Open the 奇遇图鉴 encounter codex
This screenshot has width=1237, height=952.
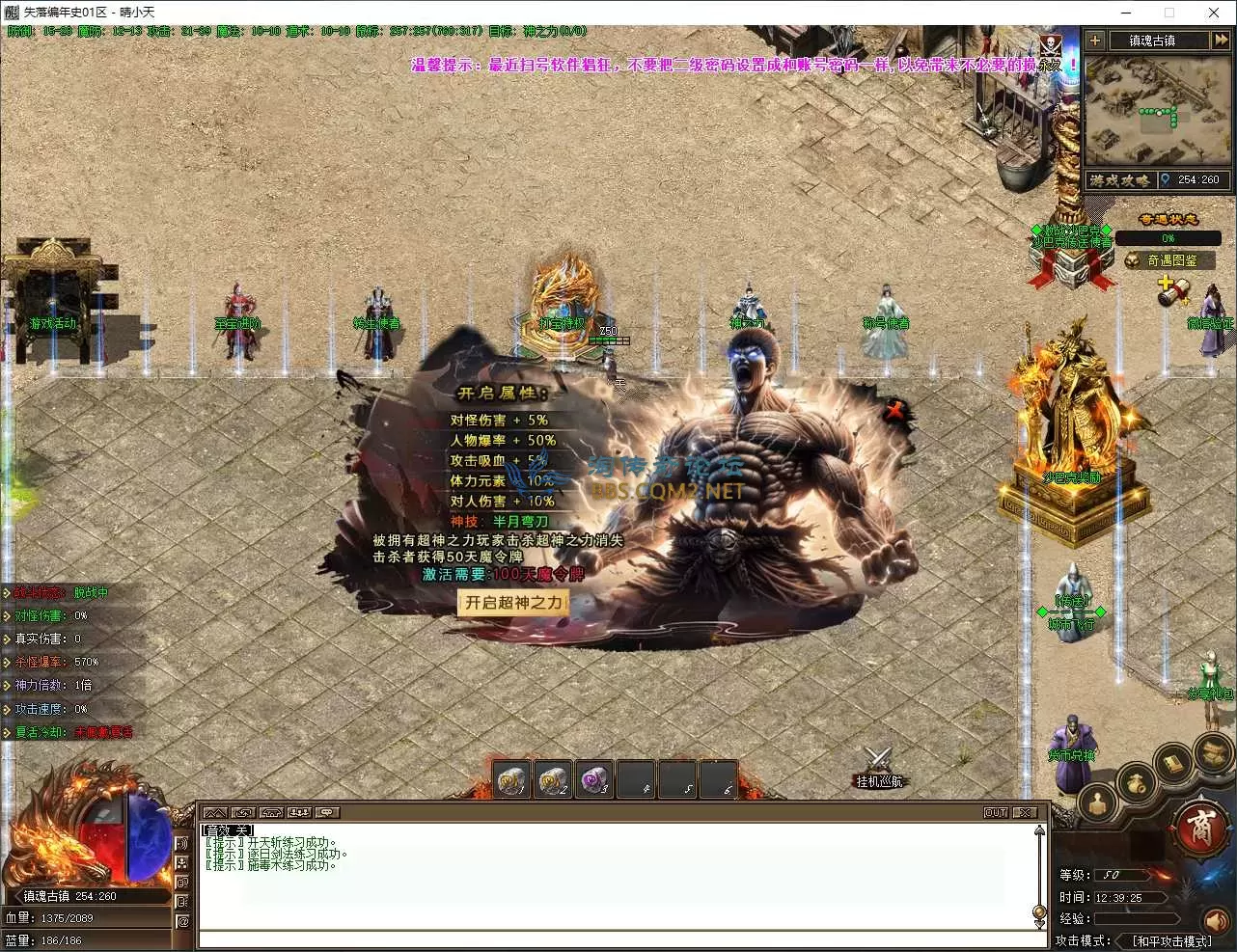[1170, 260]
